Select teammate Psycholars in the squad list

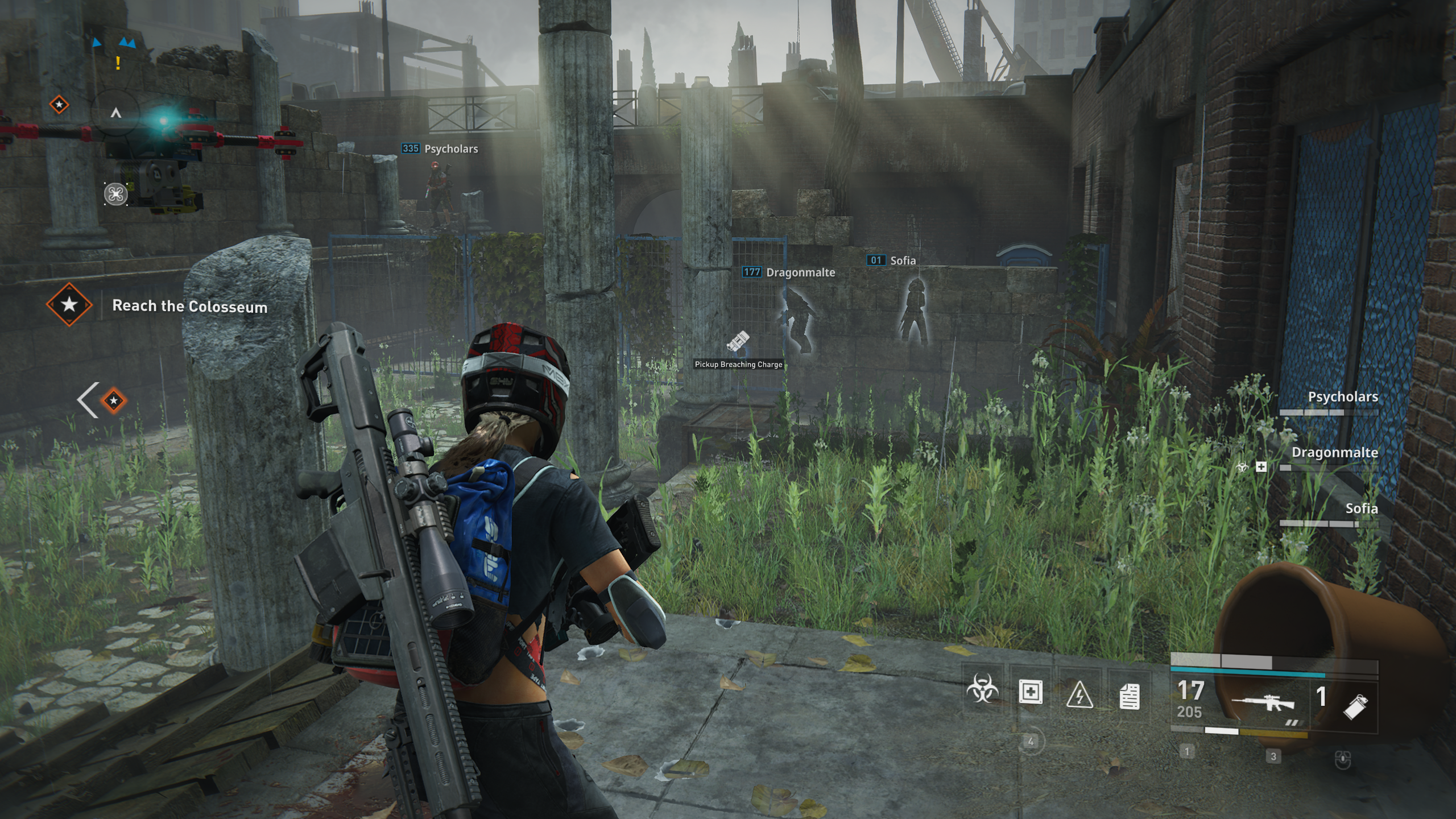pyautogui.click(x=1342, y=397)
